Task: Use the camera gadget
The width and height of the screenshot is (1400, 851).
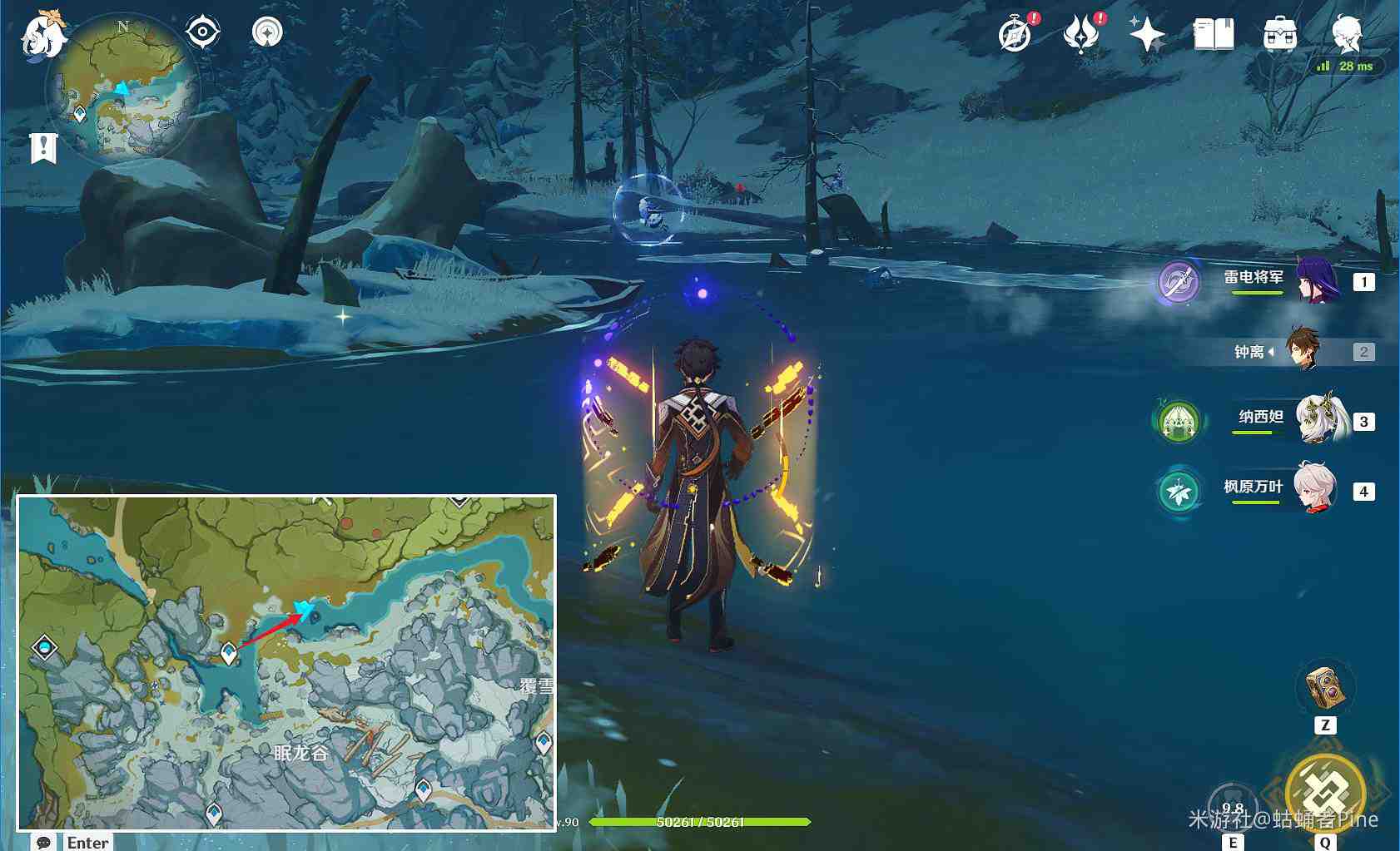Action: click(x=1325, y=687)
